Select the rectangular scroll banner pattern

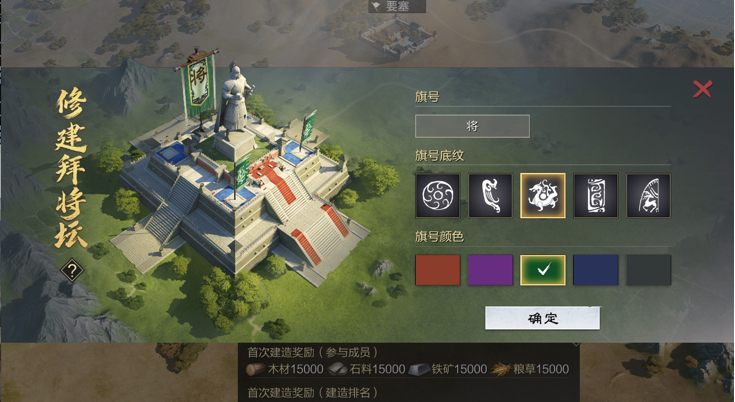[596, 195]
